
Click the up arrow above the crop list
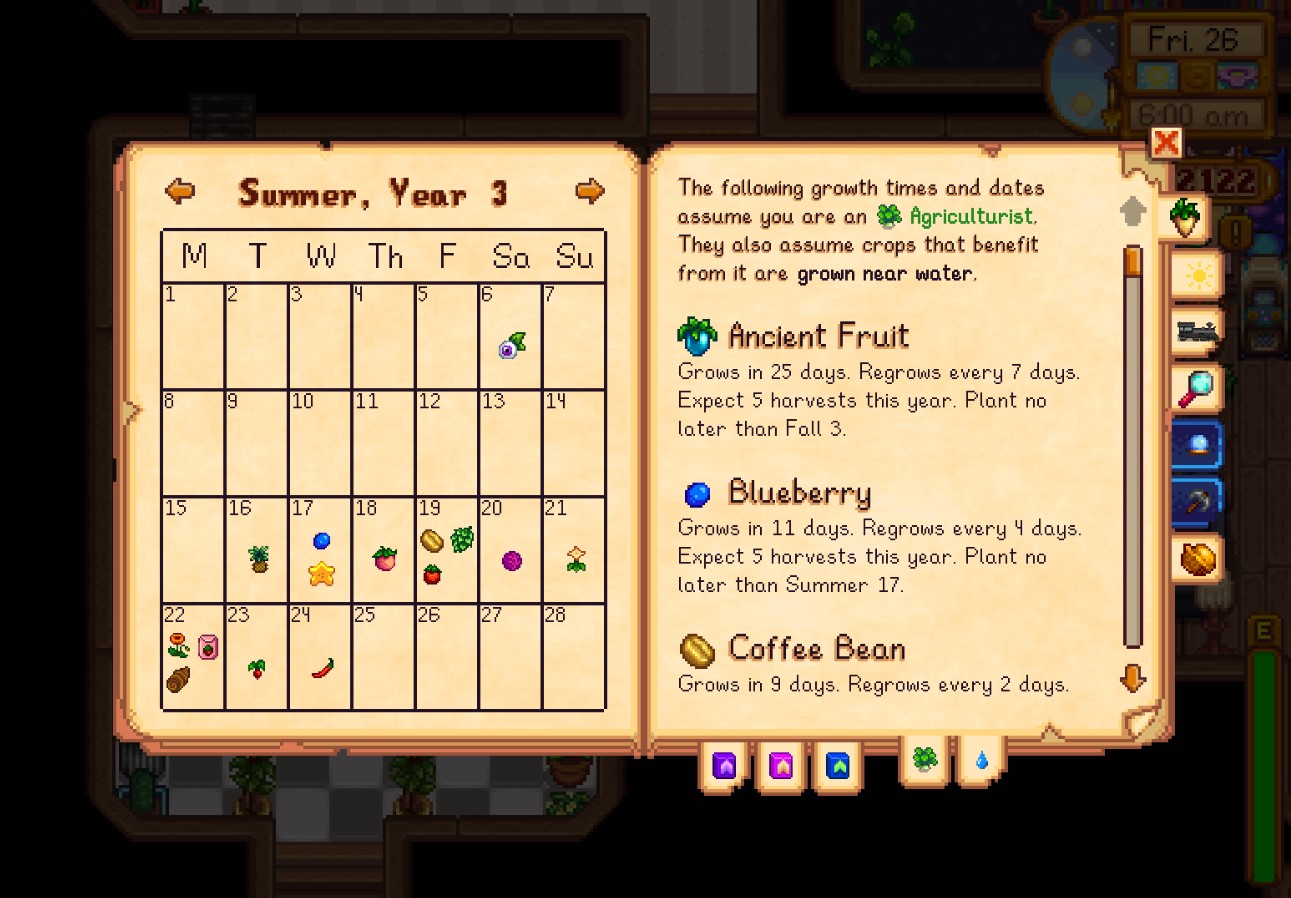coord(1132,210)
